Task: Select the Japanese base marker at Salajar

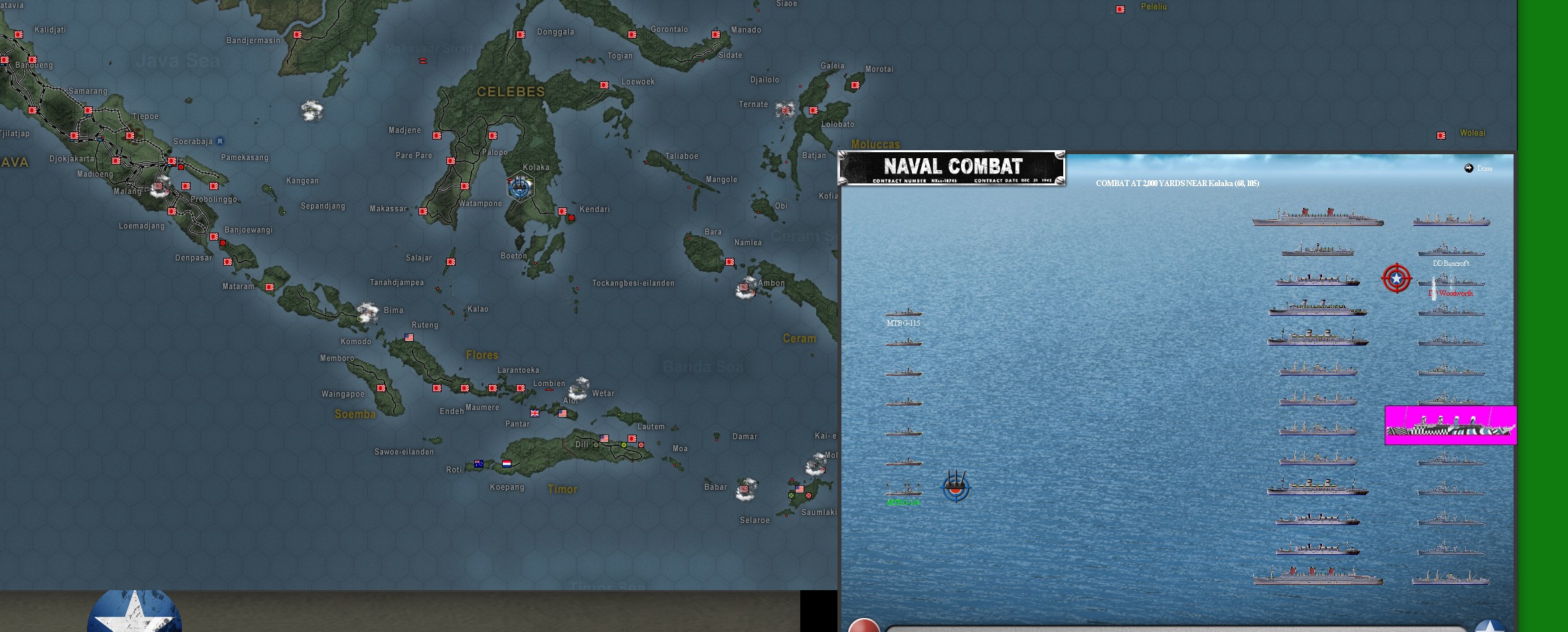Action: tap(451, 262)
